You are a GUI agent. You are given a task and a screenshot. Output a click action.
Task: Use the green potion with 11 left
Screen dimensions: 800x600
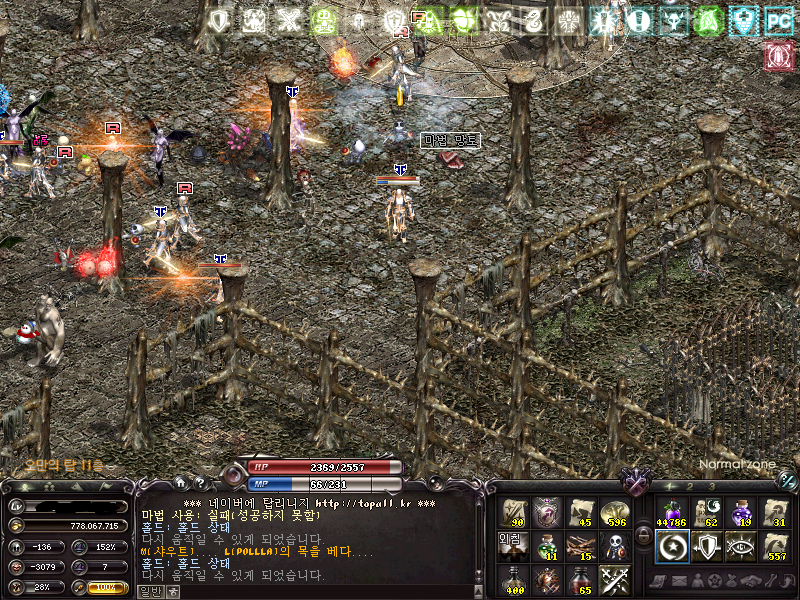point(547,546)
